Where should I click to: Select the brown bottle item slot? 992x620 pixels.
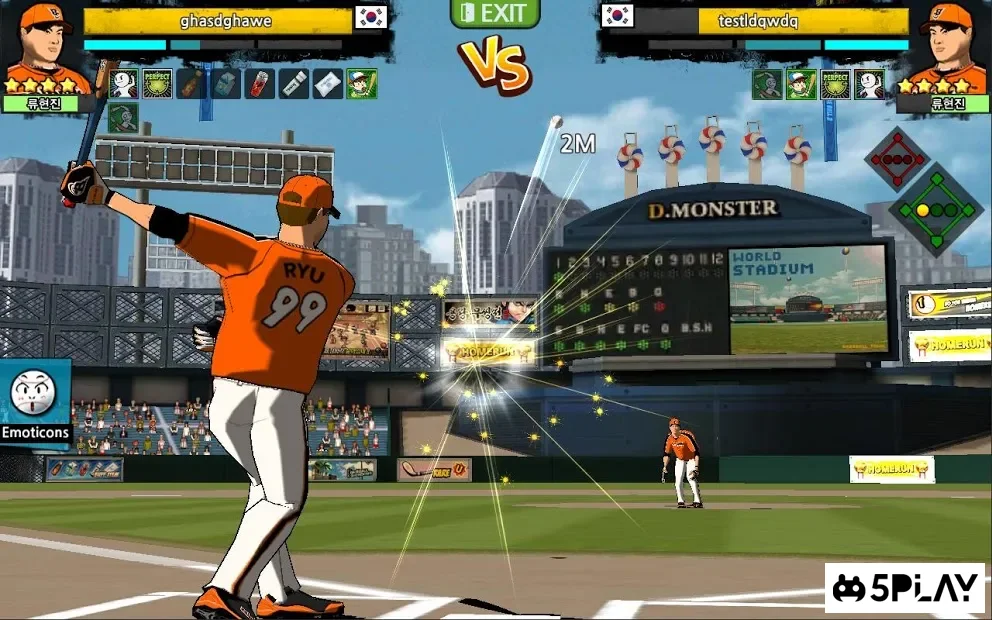[x=191, y=83]
